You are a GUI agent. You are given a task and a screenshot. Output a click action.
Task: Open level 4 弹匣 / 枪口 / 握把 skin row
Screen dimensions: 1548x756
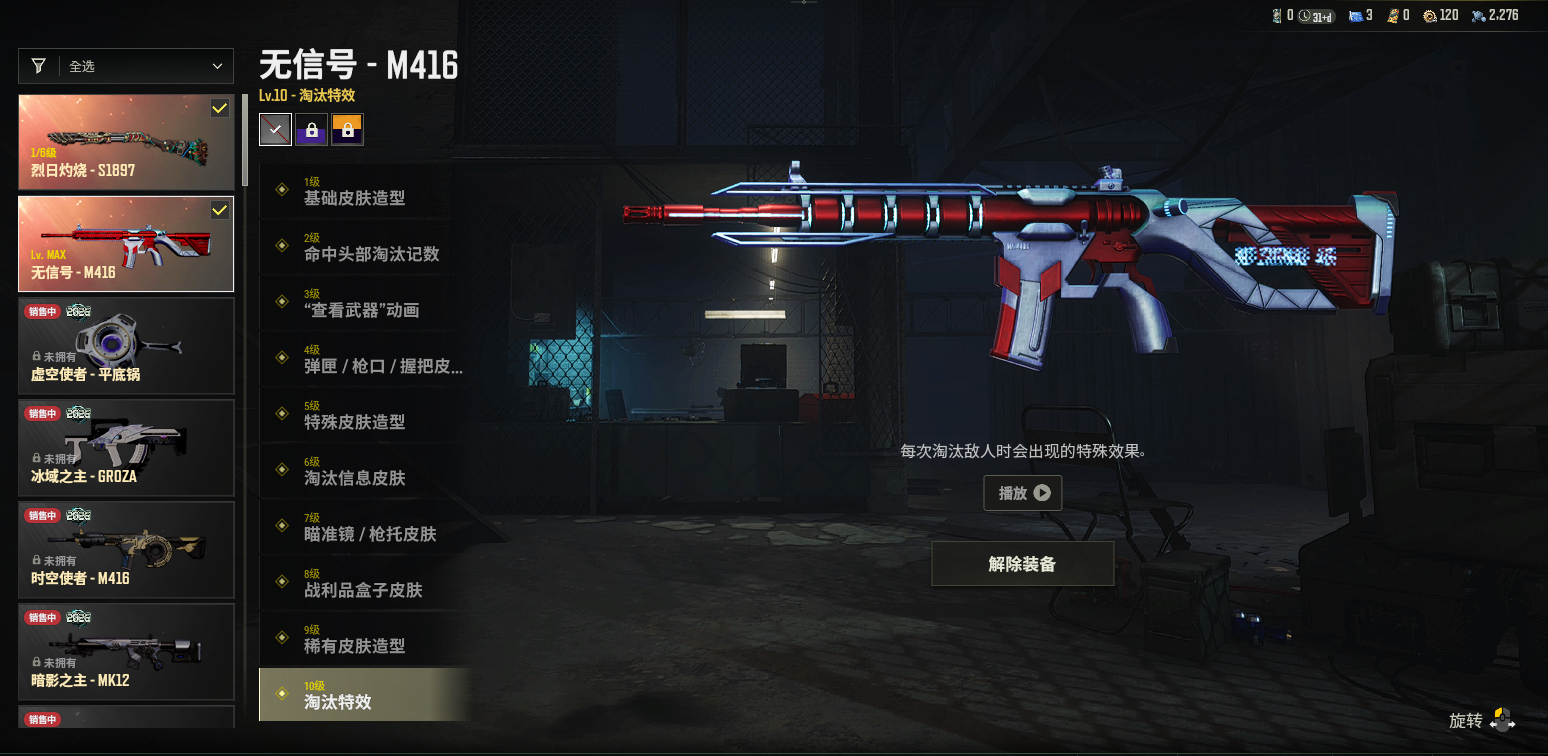[x=362, y=359]
